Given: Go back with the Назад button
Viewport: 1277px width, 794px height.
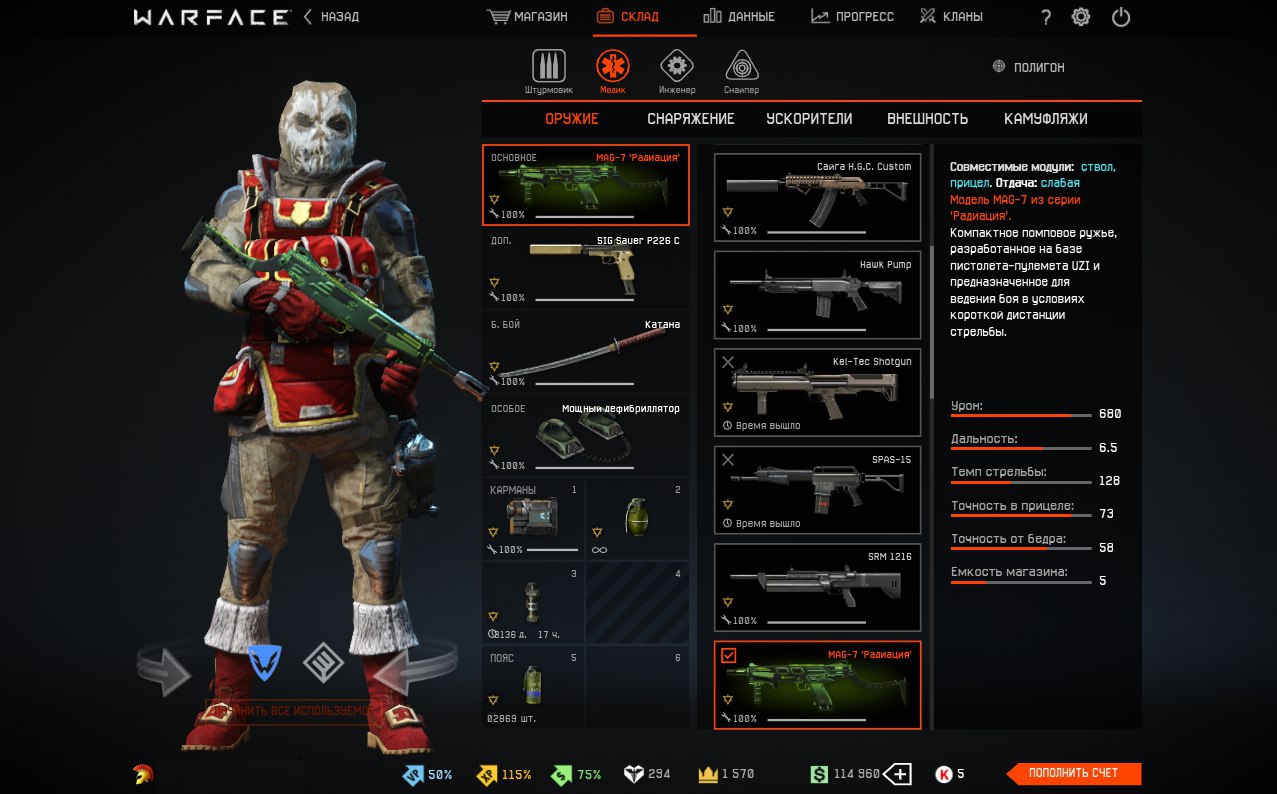Looking at the screenshot, I should (331, 17).
